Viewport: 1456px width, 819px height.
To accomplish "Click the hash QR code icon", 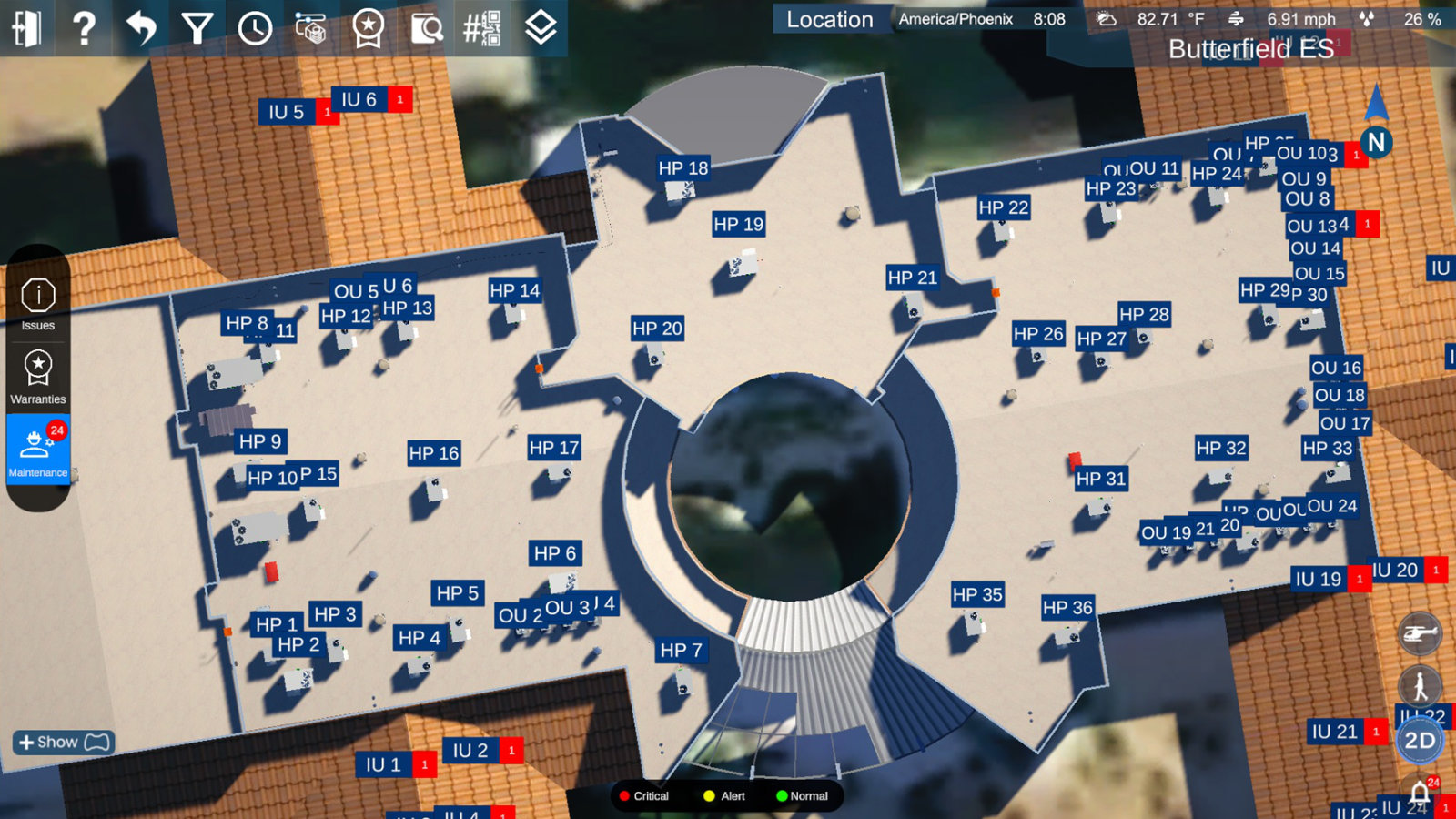I will tap(482, 28).
